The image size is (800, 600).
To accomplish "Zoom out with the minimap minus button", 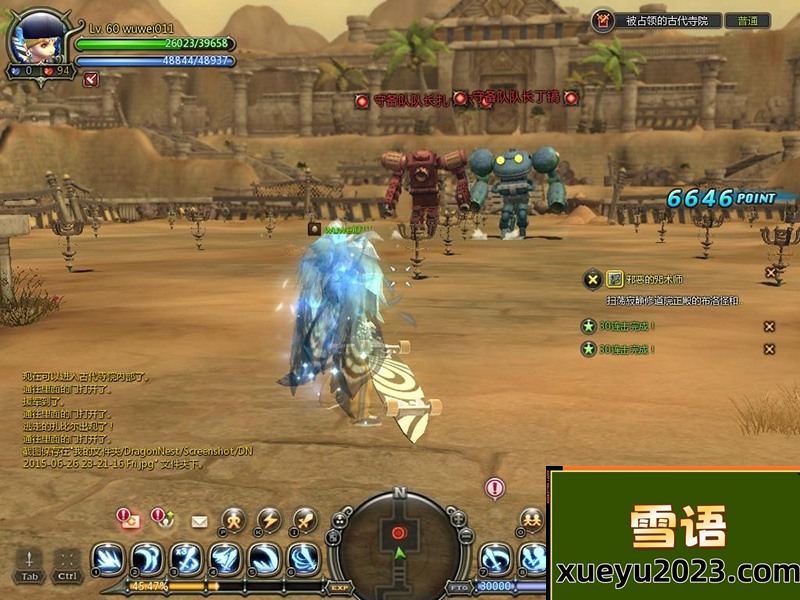I will pyautogui.click(x=466, y=537).
